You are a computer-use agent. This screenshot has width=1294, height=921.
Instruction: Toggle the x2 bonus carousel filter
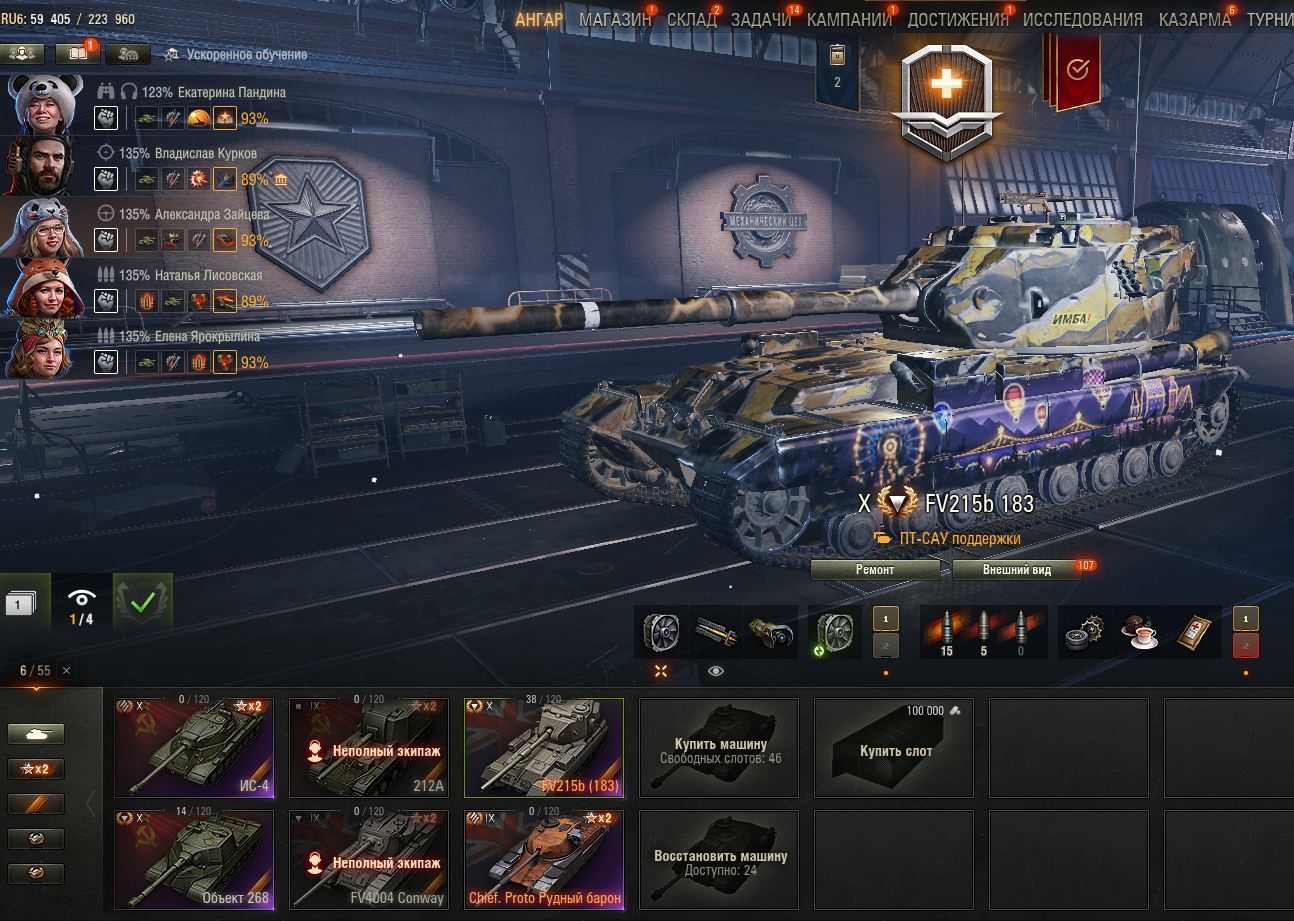[x=36, y=769]
